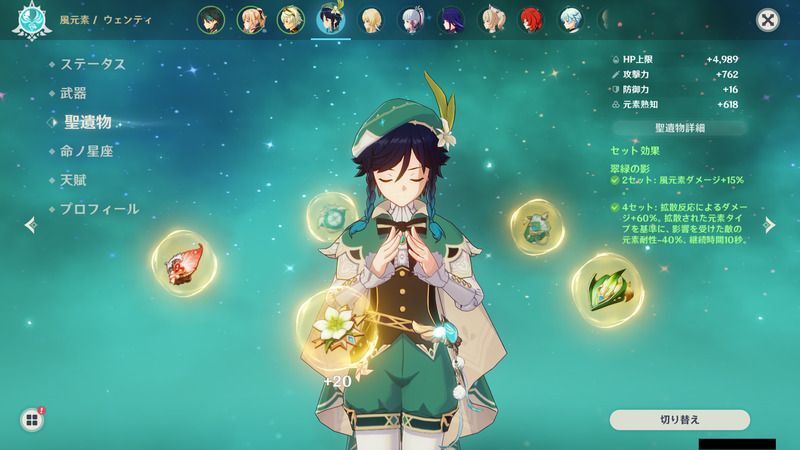
Task: Open the 命ノ星座 menu entry
Action: click(86, 151)
